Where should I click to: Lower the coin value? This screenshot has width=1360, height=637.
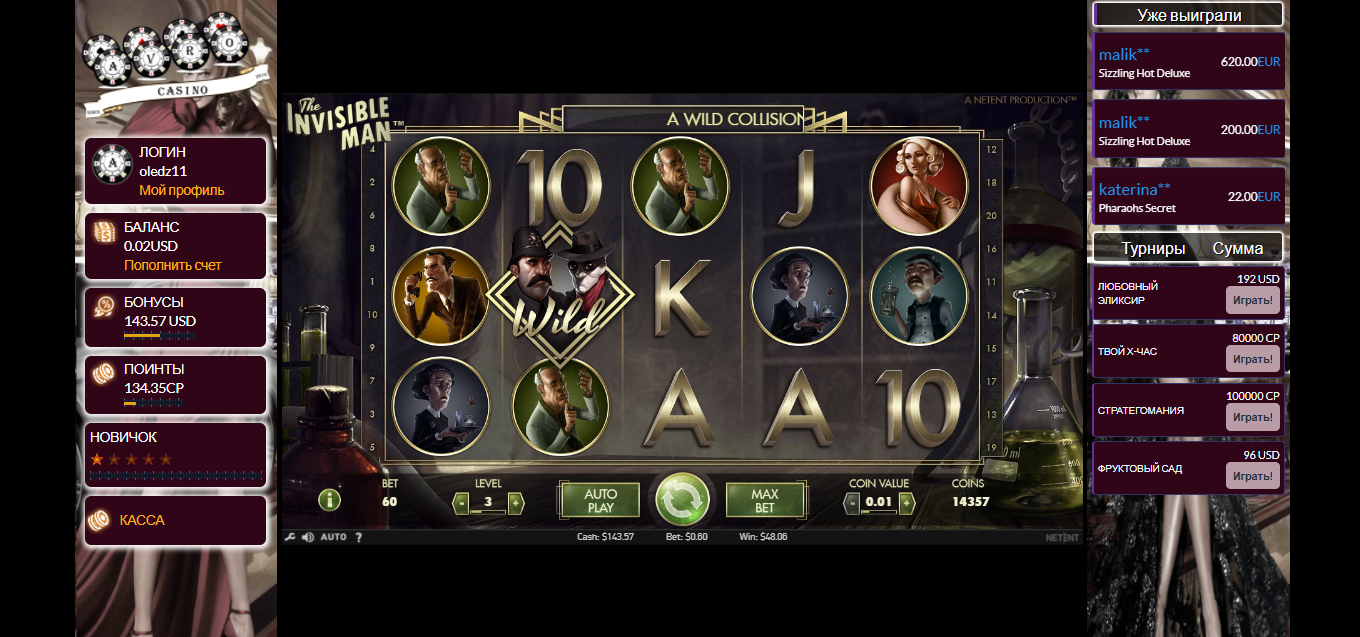click(x=852, y=503)
